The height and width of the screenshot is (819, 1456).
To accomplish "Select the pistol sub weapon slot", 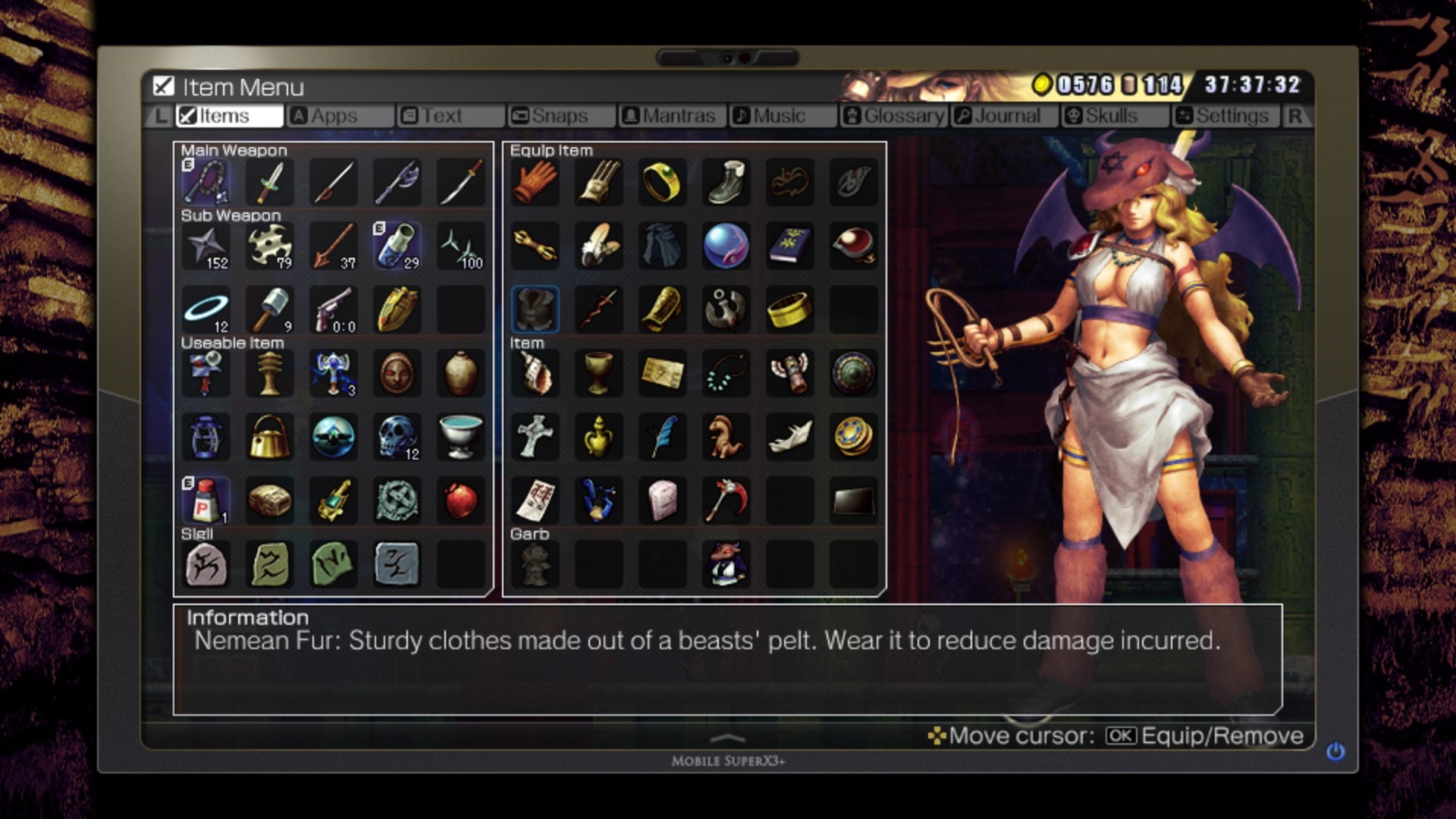I will pos(334,309).
